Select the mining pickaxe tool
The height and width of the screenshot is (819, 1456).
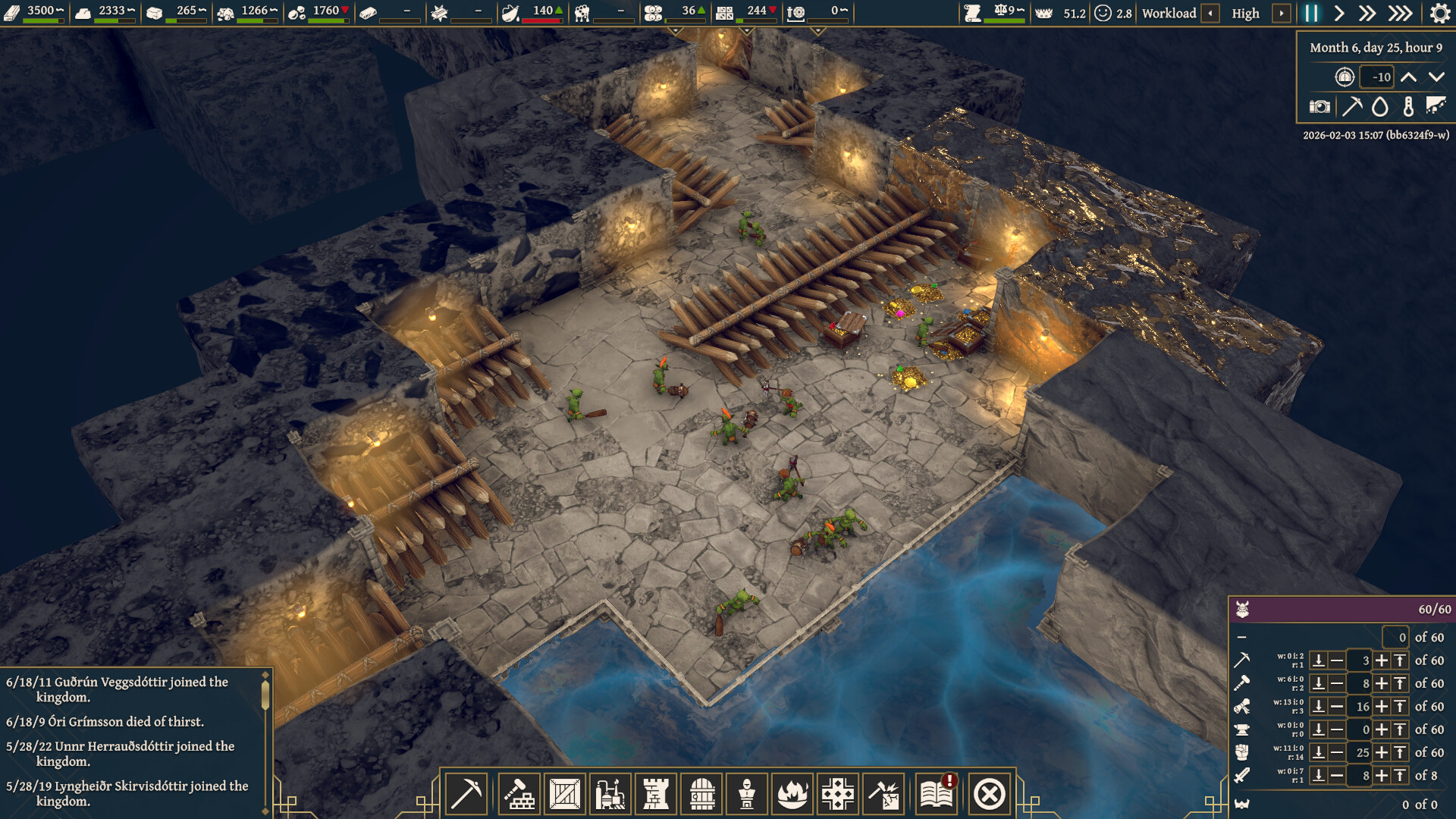pos(468,792)
